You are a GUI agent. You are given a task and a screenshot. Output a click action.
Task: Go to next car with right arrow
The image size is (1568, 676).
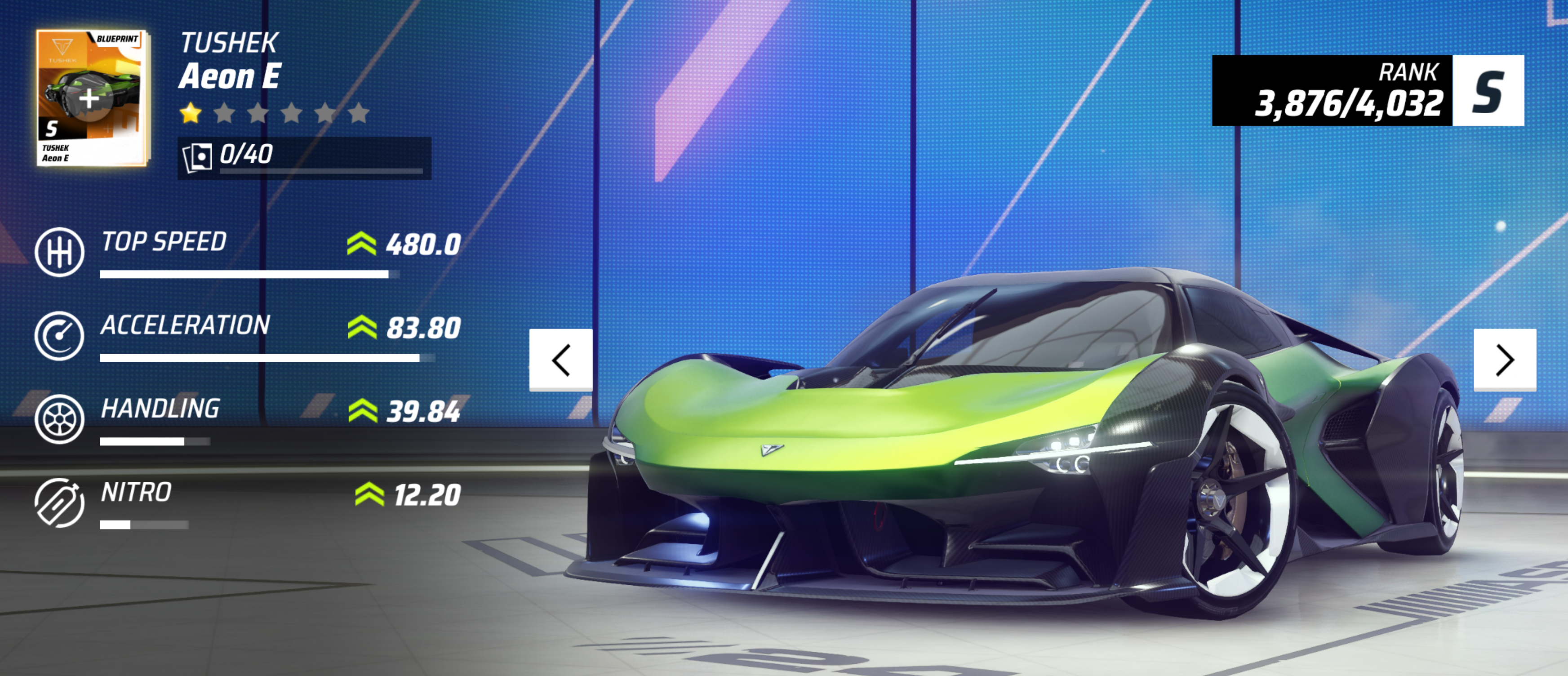coord(1504,359)
